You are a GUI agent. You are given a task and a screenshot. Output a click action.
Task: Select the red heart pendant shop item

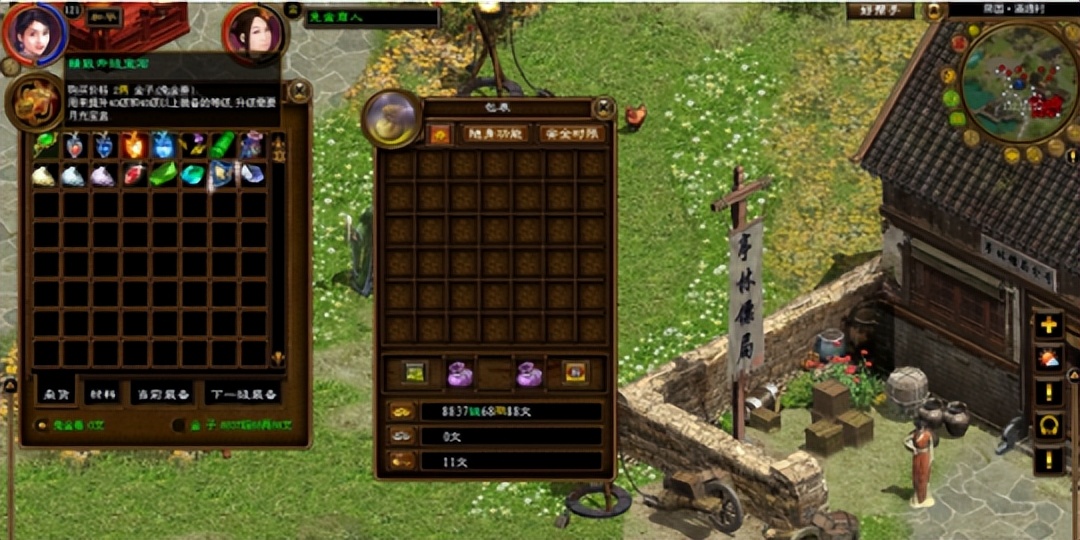click(x=74, y=146)
